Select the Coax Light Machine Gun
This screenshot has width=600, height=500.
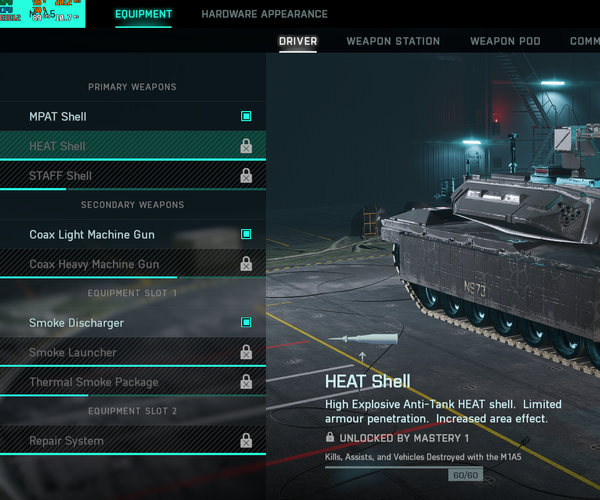click(x=132, y=235)
